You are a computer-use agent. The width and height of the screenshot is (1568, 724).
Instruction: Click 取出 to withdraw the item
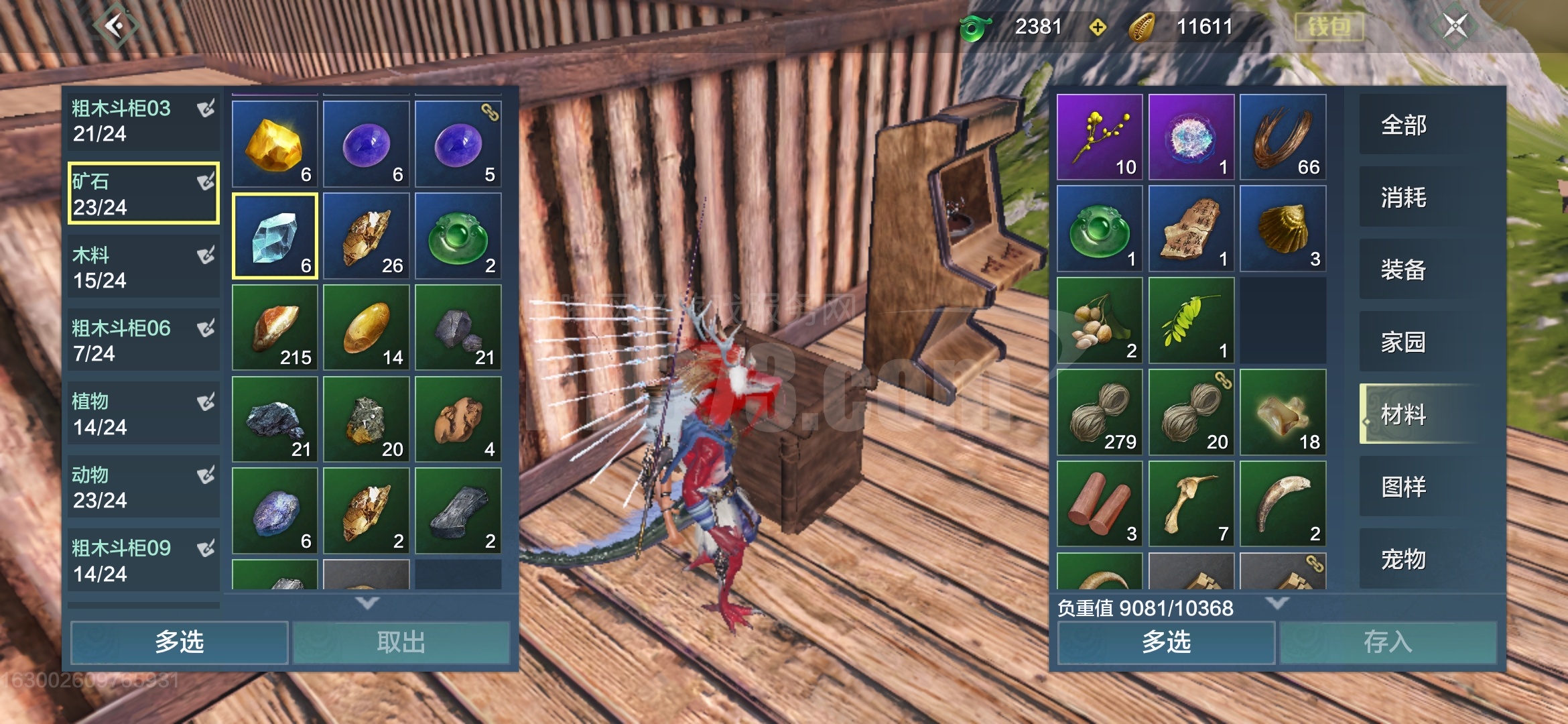[x=401, y=642]
